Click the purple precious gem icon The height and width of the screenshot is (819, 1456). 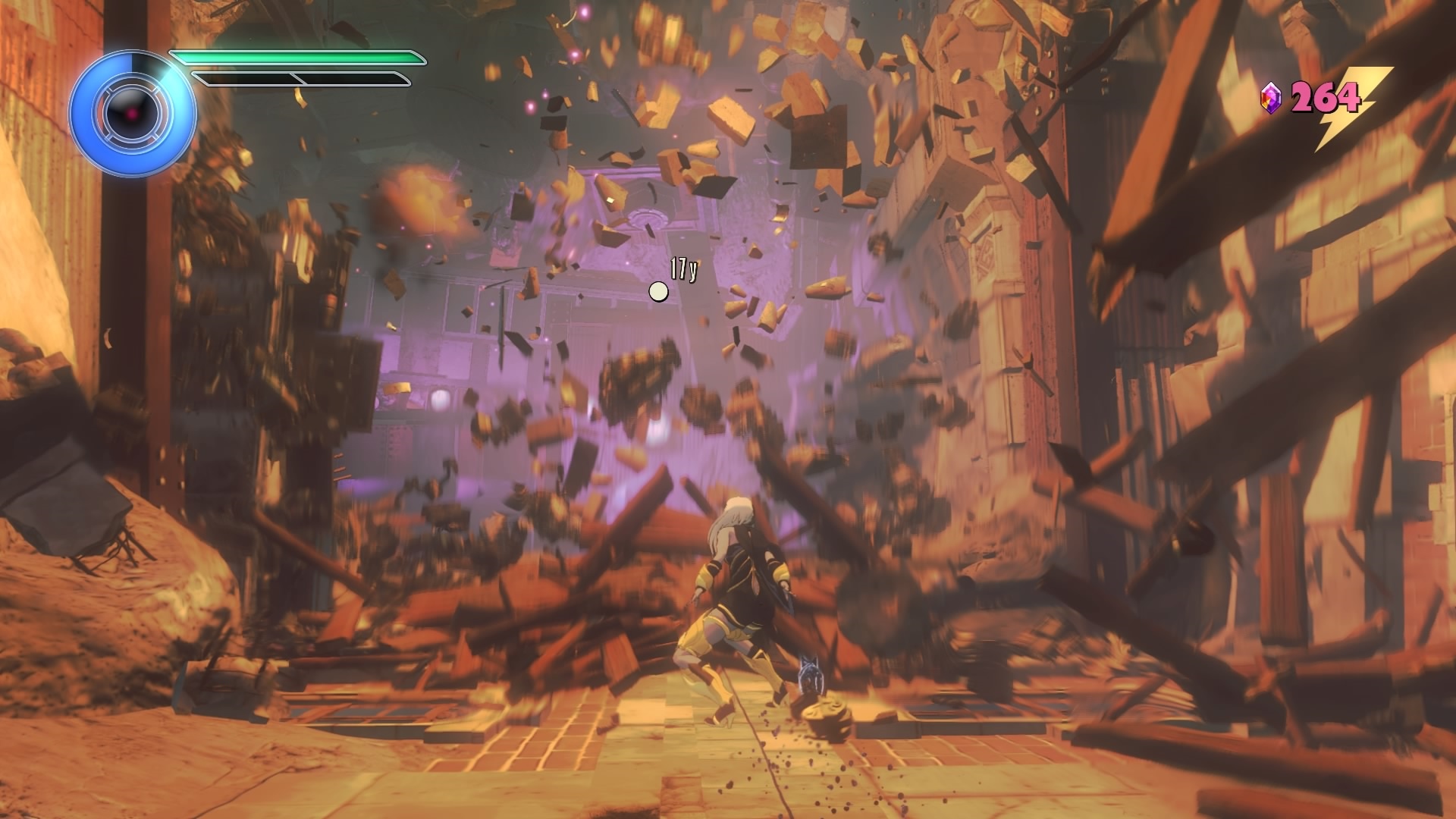(x=1270, y=99)
